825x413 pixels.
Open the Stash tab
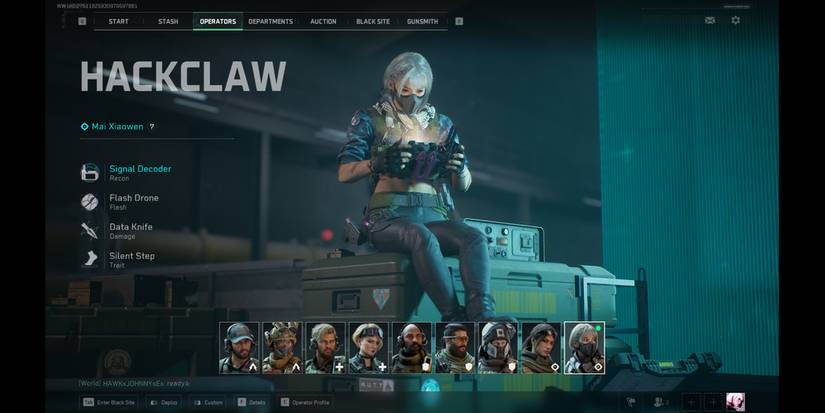tap(168, 21)
